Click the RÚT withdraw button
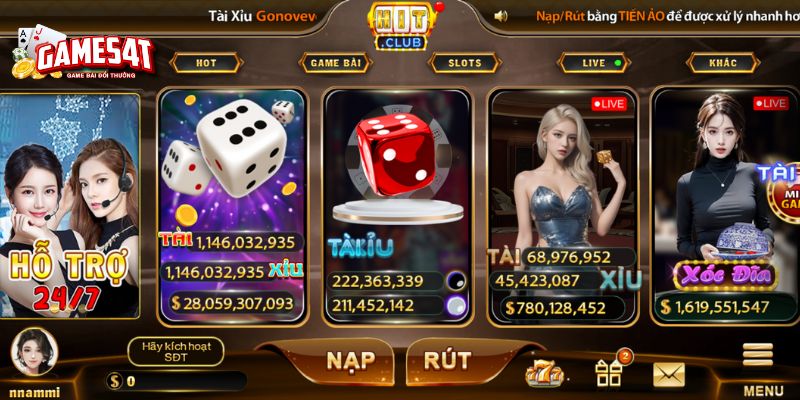This screenshot has height=400, width=800. (447, 360)
